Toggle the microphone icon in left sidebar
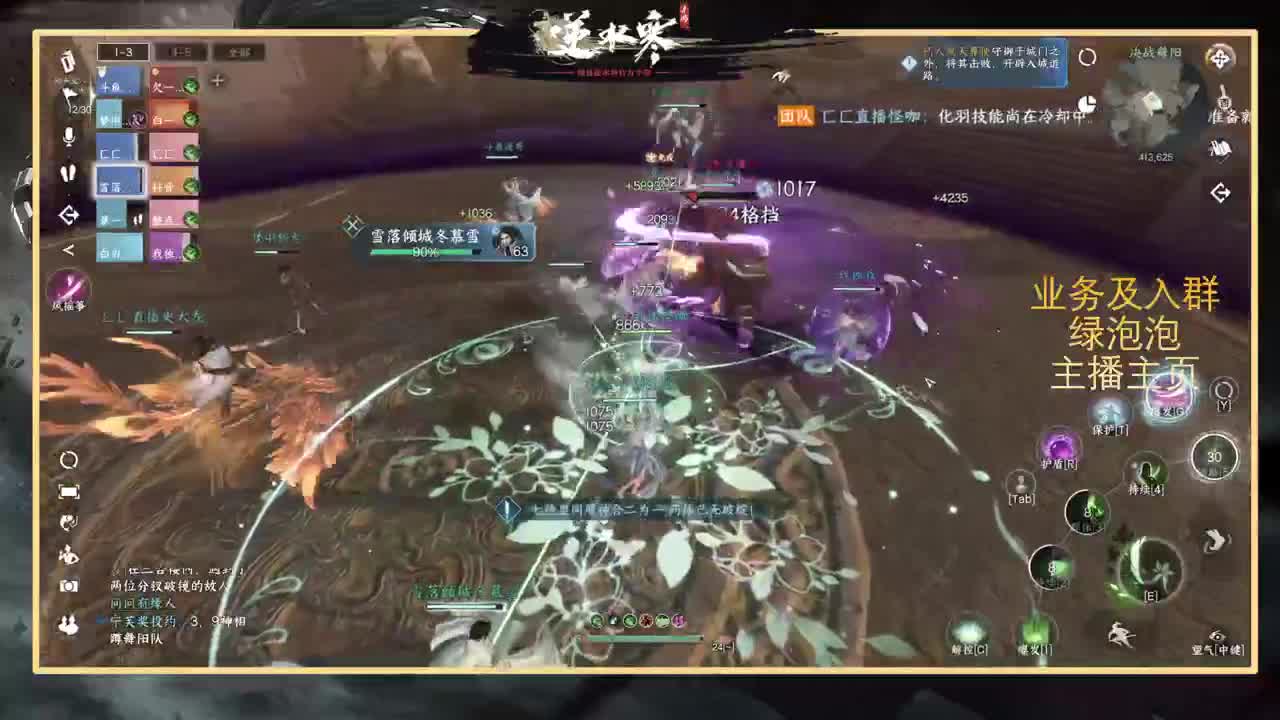This screenshot has width=1280, height=720. pyautogui.click(x=69, y=138)
